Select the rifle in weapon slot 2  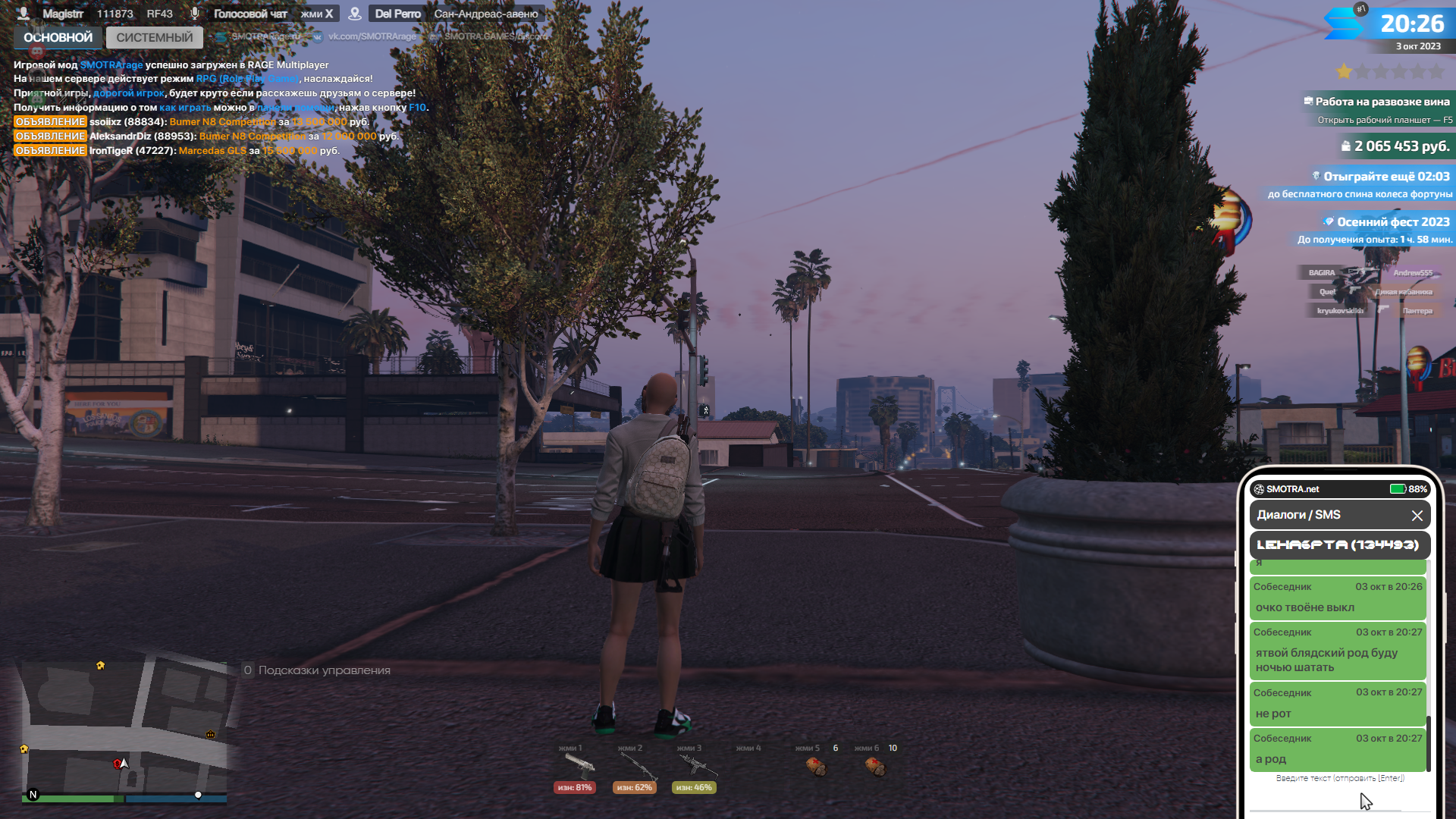tap(637, 766)
